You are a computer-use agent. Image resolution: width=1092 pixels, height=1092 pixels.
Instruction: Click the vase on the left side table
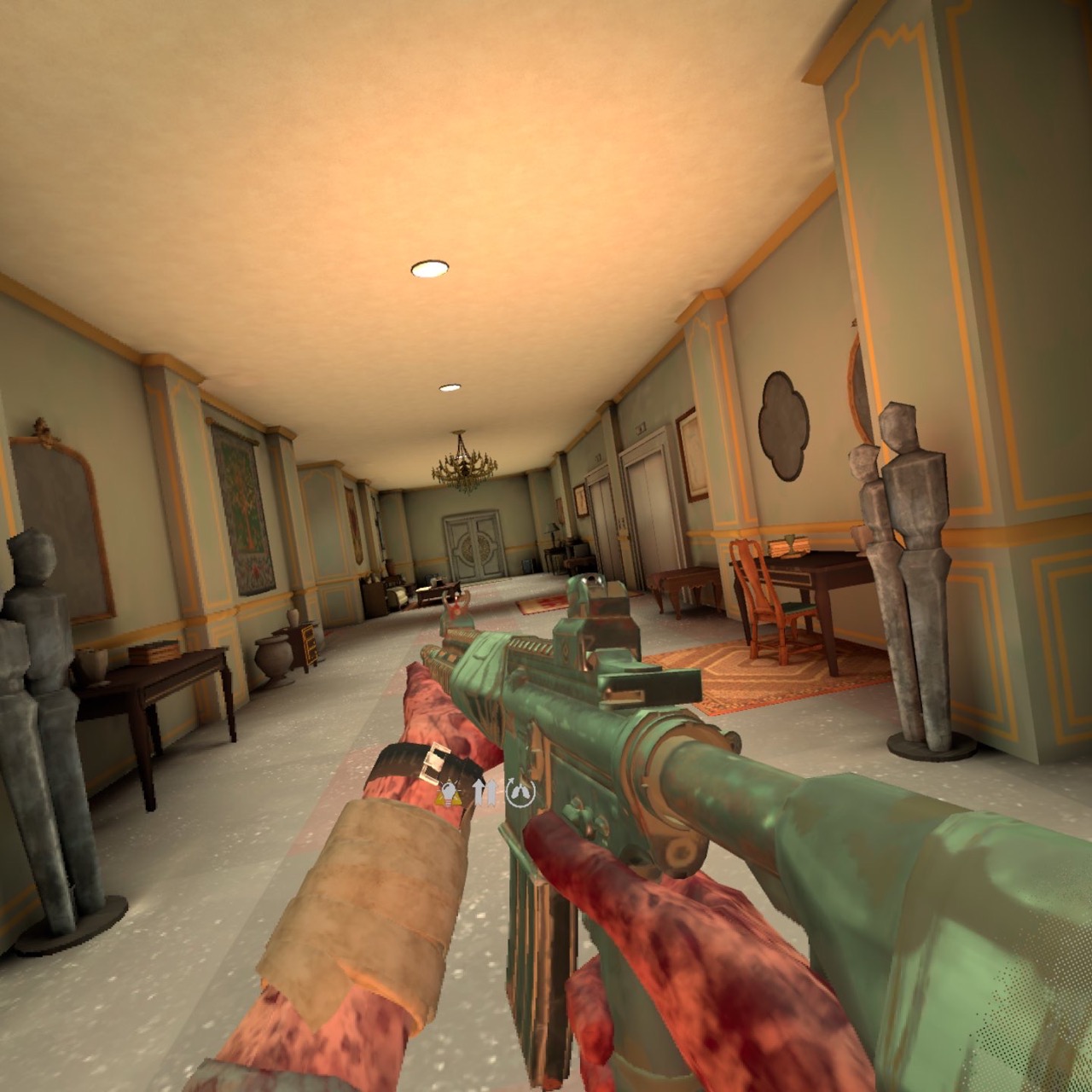click(91, 665)
